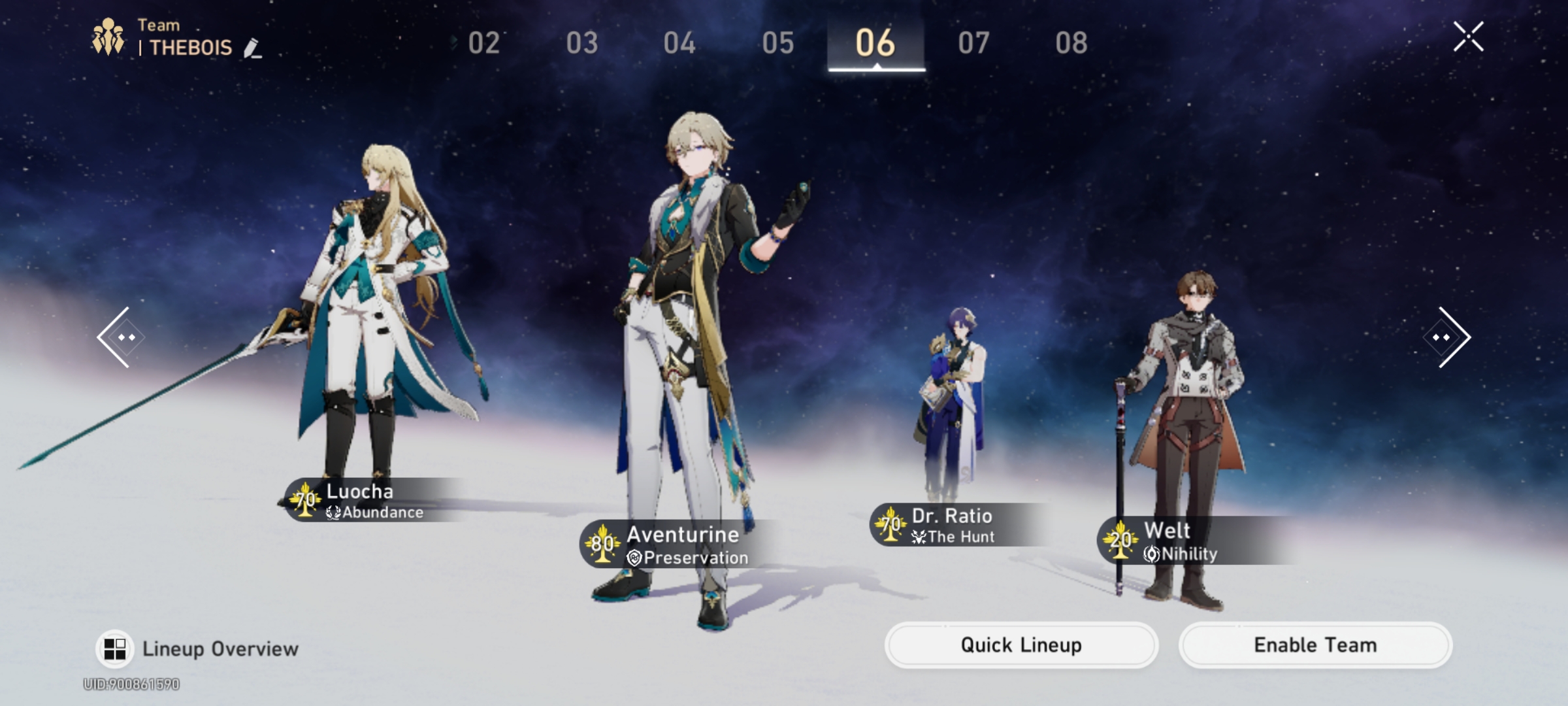Open Lineup Overview
This screenshot has width=1568, height=706.
pyautogui.click(x=198, y=648)
